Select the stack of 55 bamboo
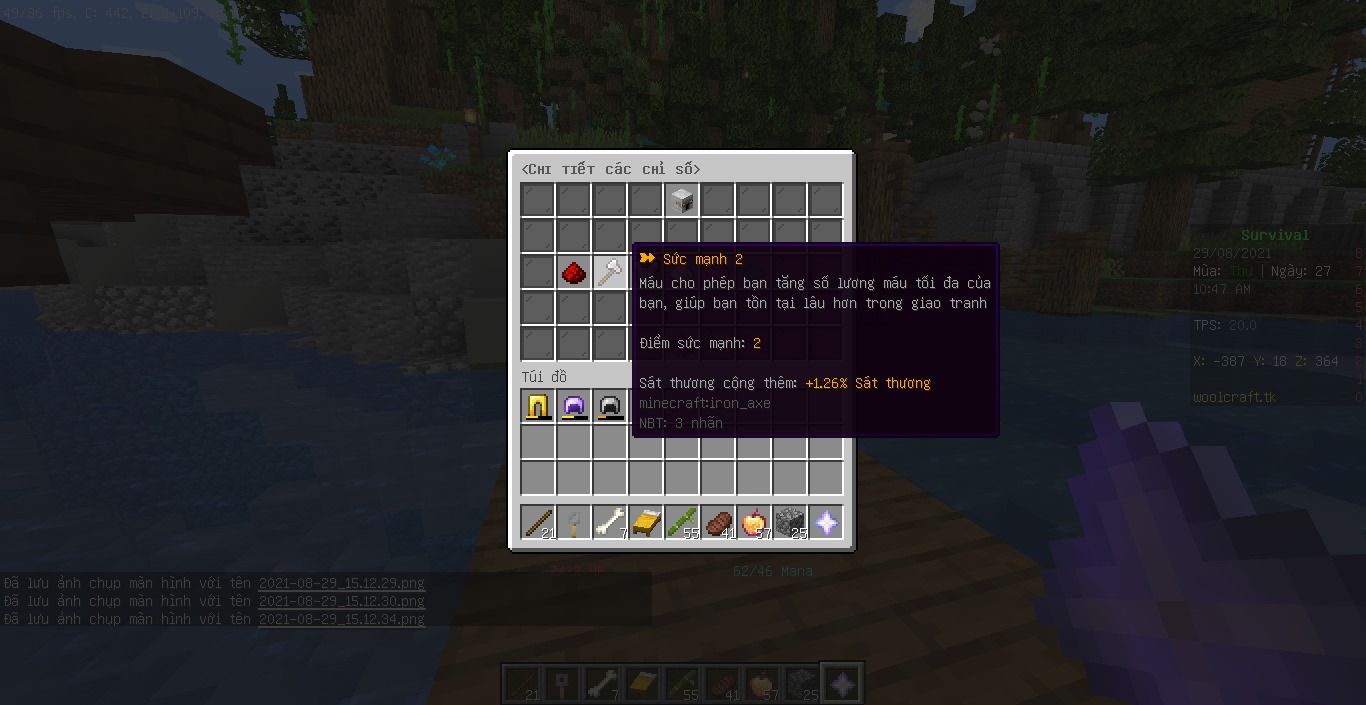The height and width of the screenshot is (705, 1366). [x=682, y=522]
